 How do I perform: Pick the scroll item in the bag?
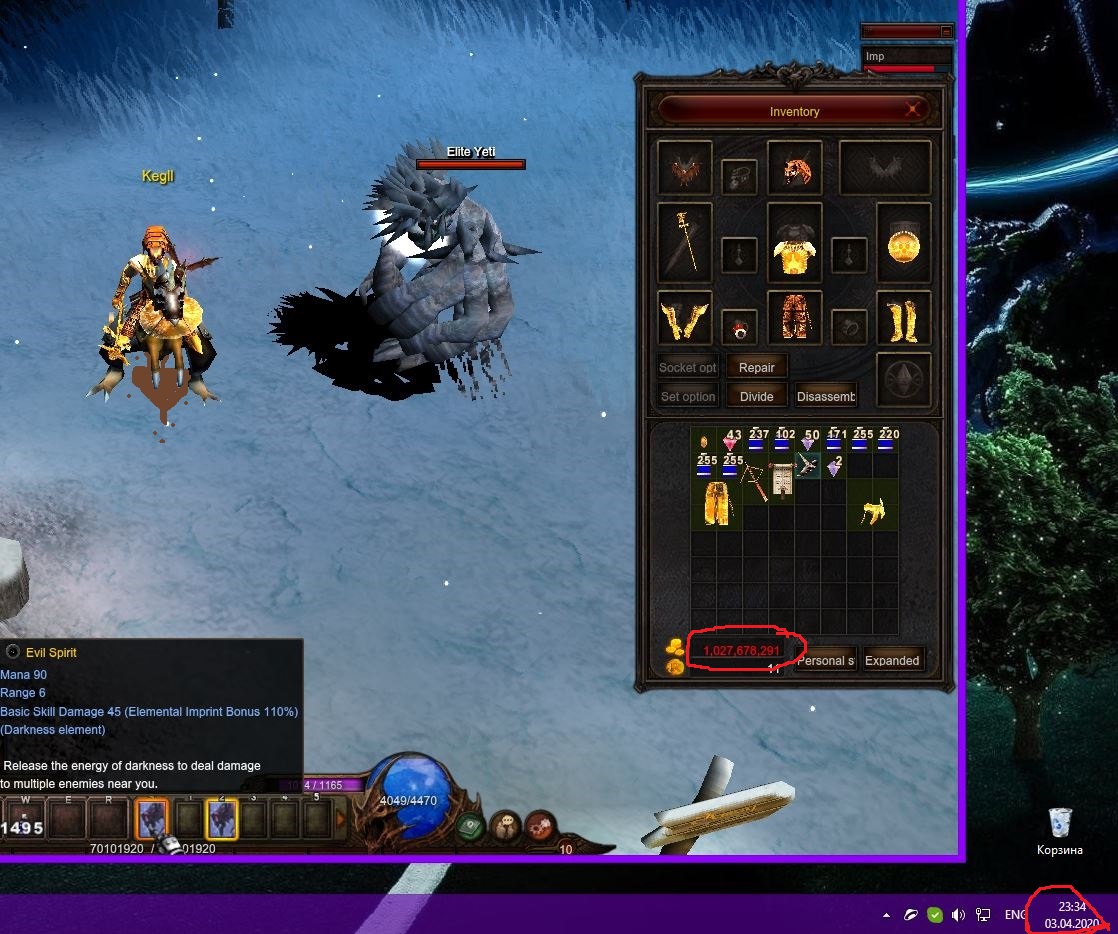pos(782,478)
